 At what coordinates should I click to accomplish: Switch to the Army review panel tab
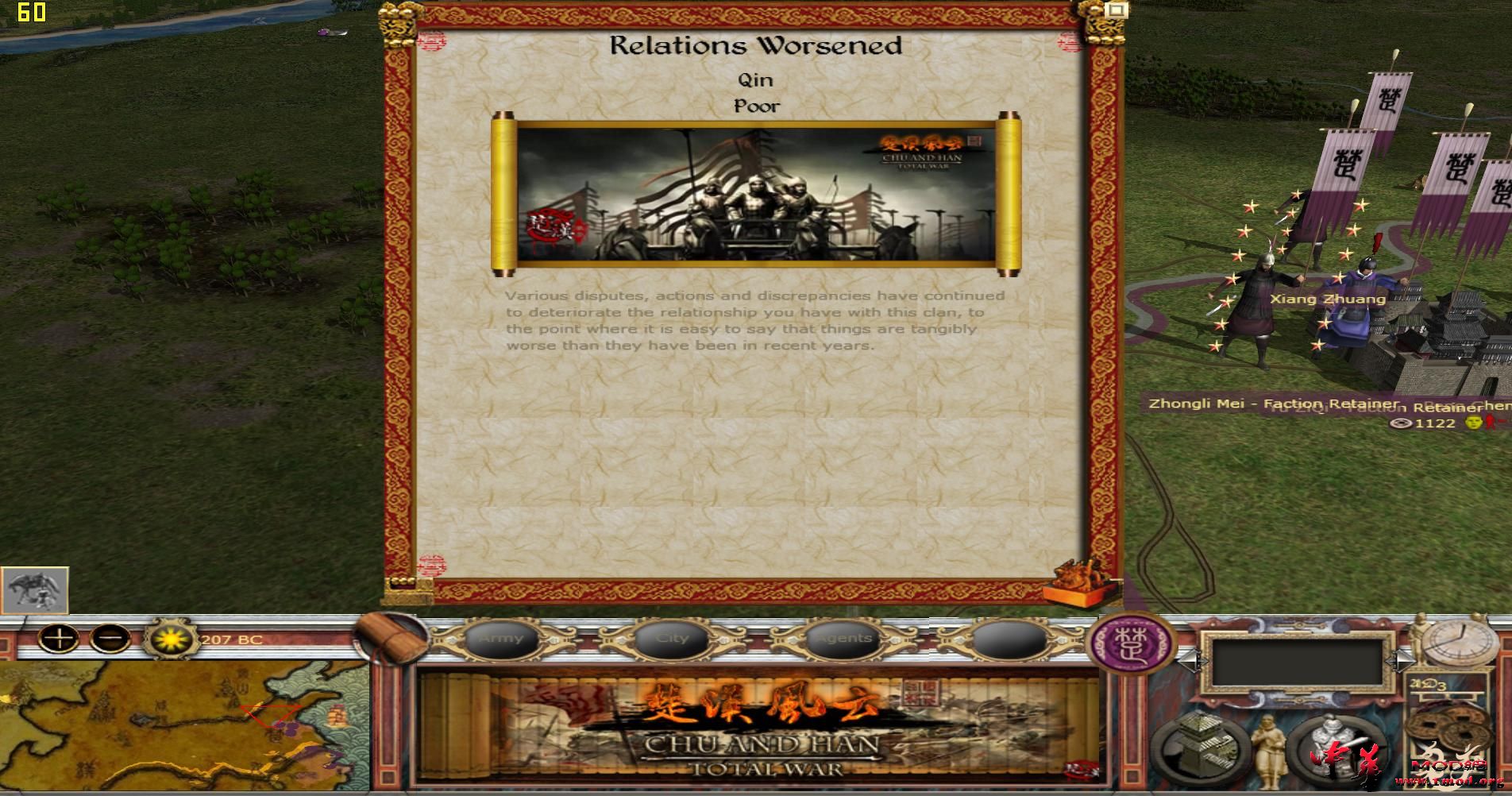tap(502, 638)
